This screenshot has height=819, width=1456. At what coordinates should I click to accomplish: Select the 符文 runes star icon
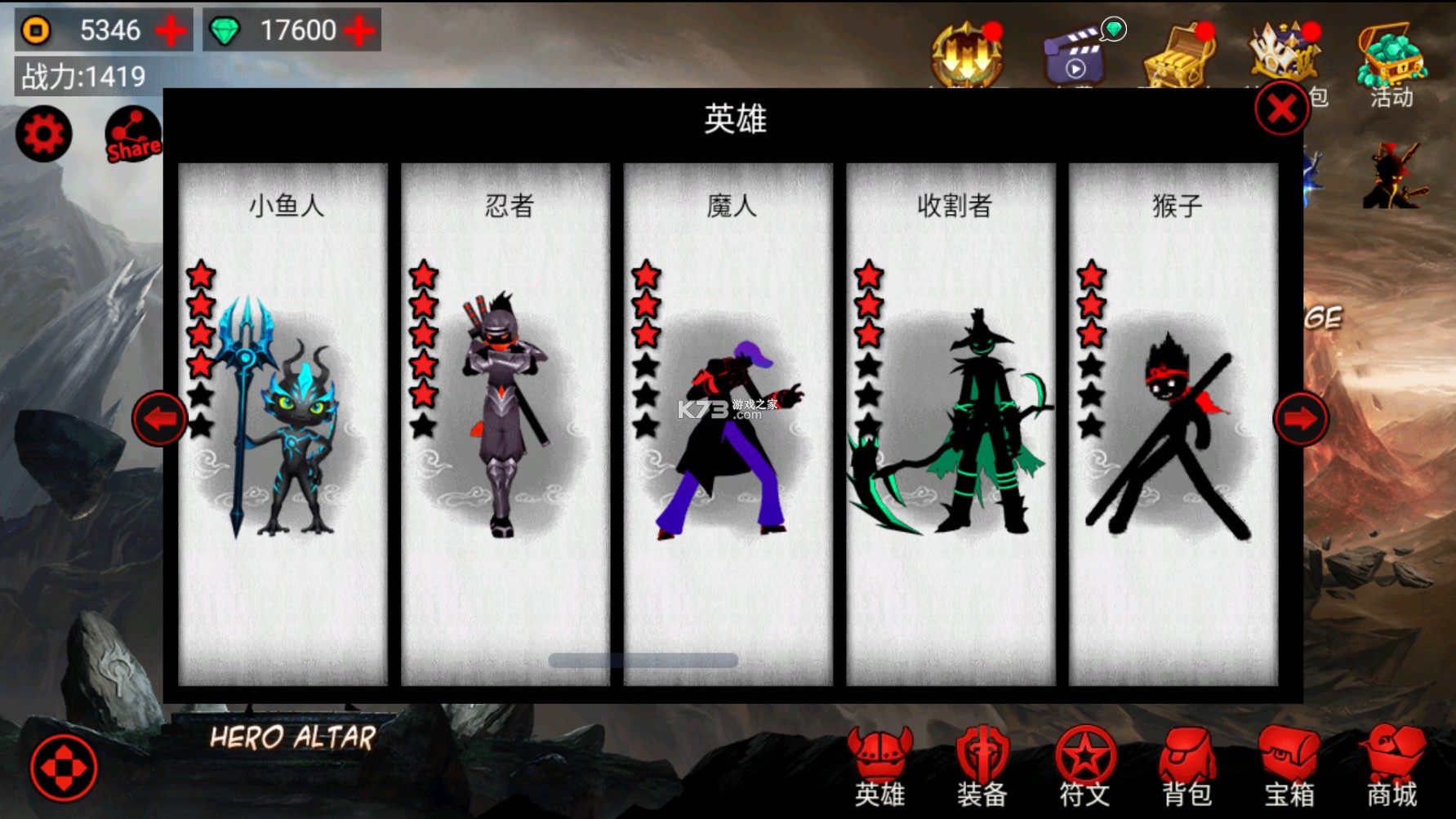click(1086, 768)
